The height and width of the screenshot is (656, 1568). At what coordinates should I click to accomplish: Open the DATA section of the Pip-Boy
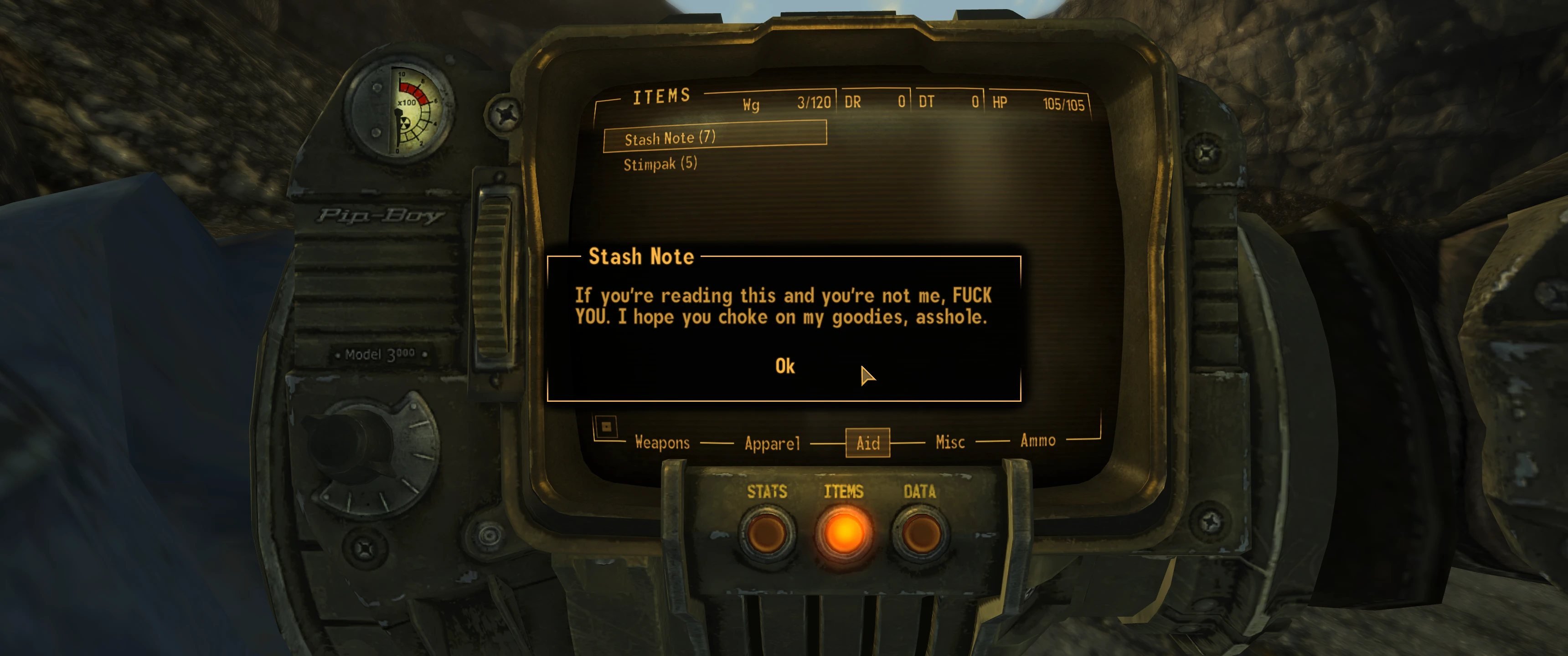(920, 532)
